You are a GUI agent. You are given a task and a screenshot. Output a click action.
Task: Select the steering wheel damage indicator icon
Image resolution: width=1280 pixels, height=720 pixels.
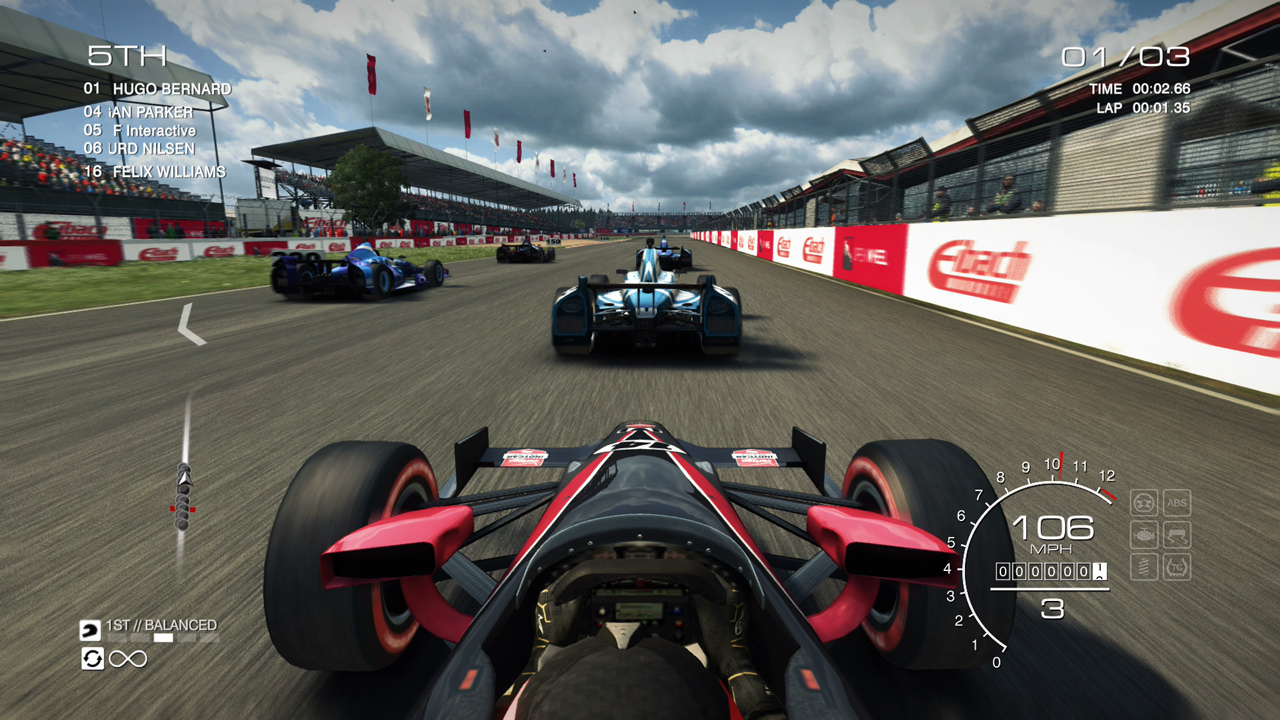tap(1144, 503)
